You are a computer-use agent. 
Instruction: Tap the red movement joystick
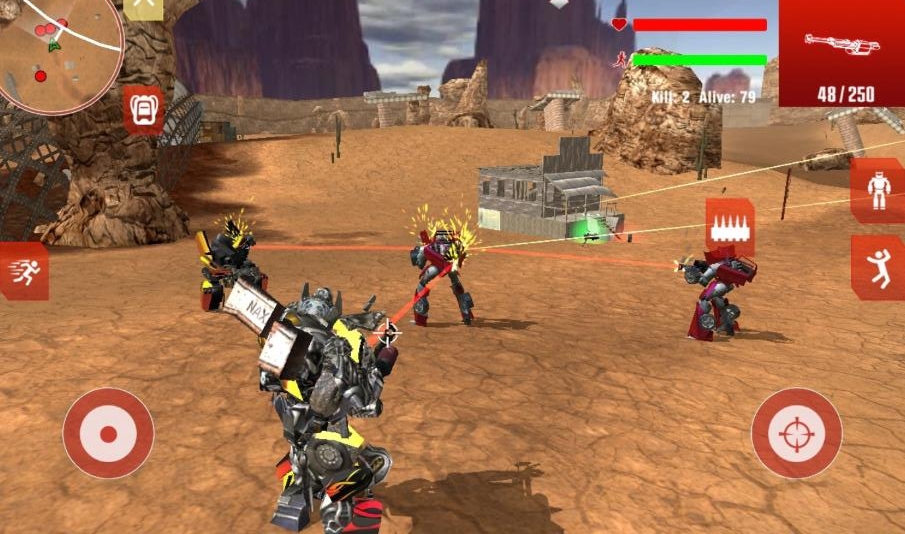click(108, 434)
